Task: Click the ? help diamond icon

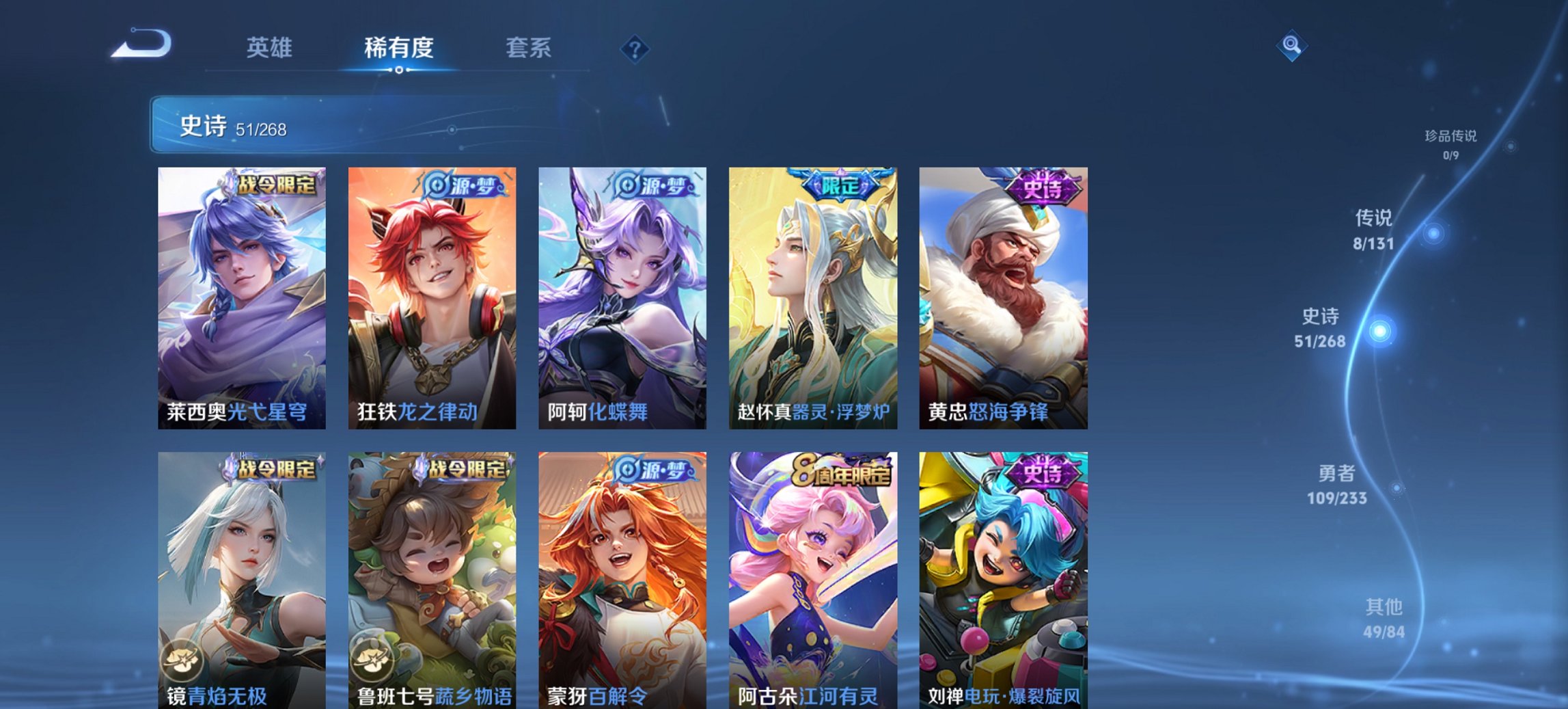Action: [635, 48]
